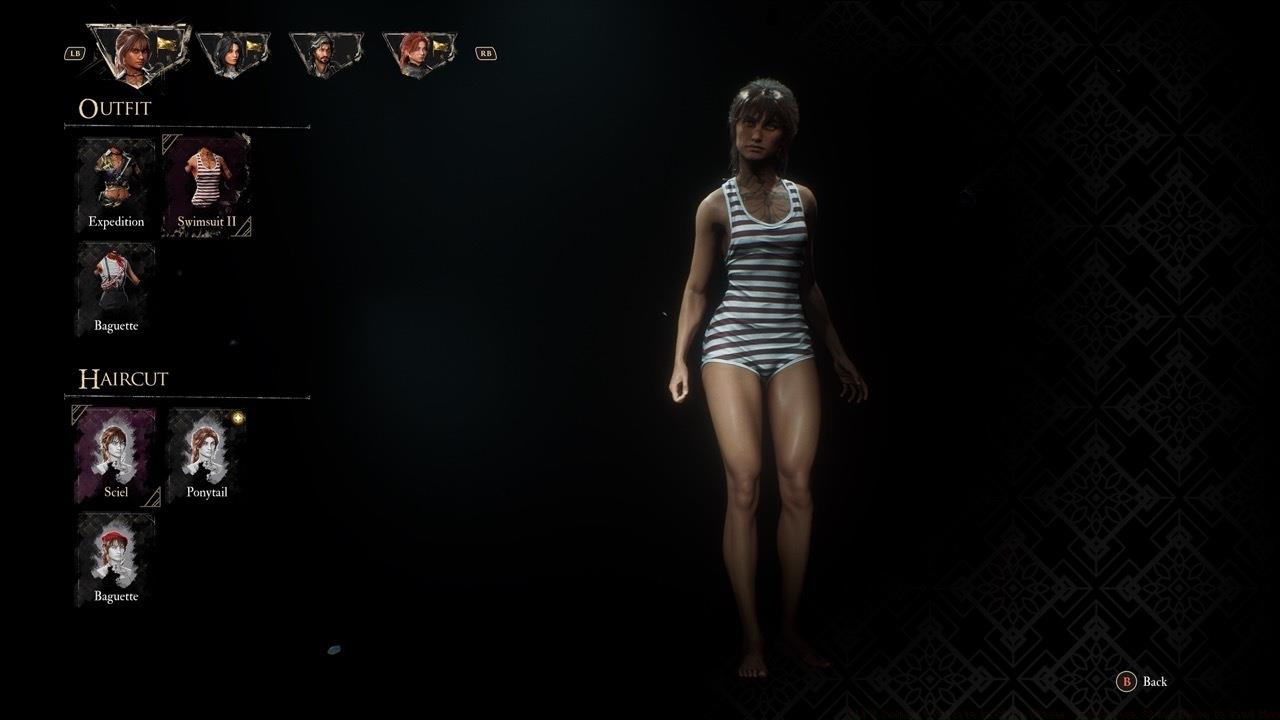Click the RB shoulder button prompt
Viewport: 1280px width, 720px height.
(x=486, y=52)
